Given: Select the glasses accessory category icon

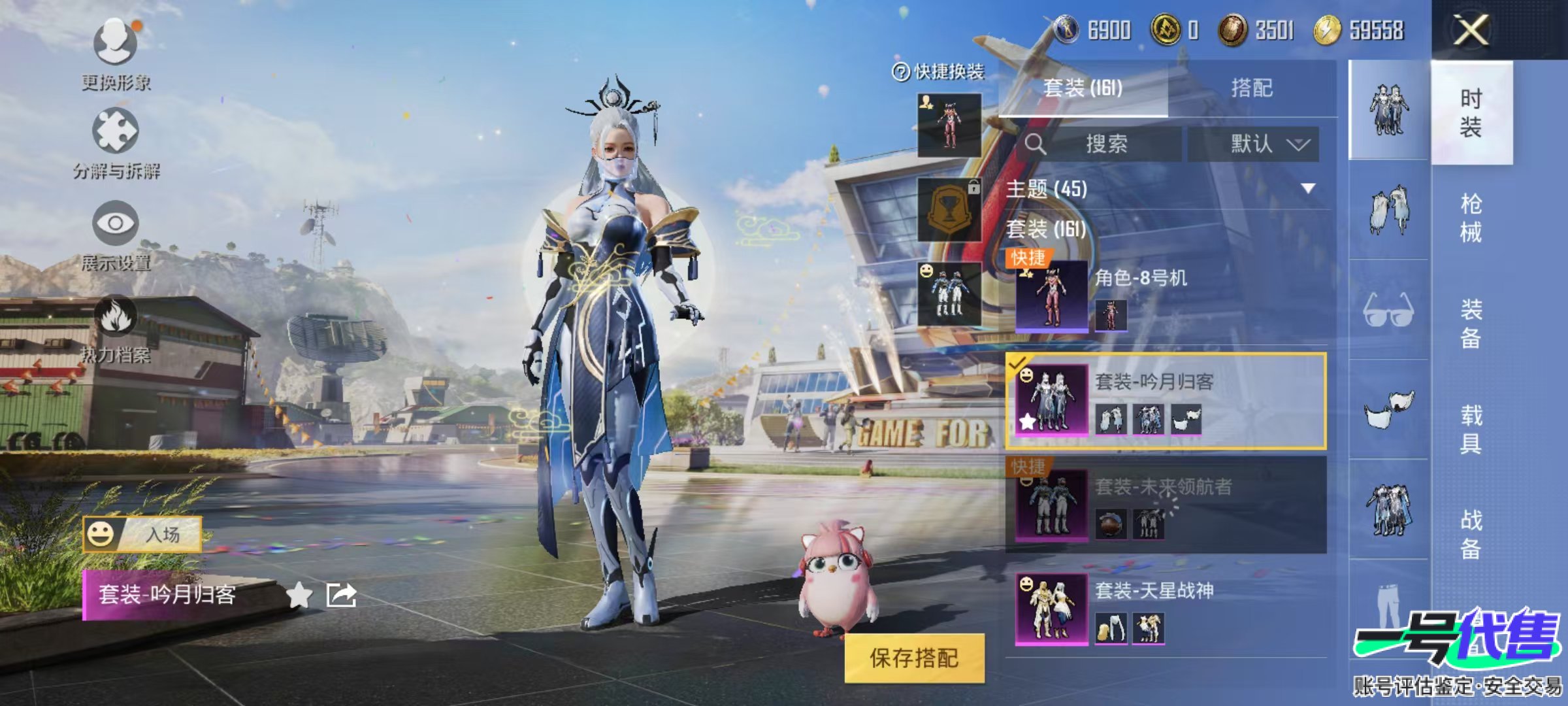Looking at the screenshot, I should pos(1388,310).
